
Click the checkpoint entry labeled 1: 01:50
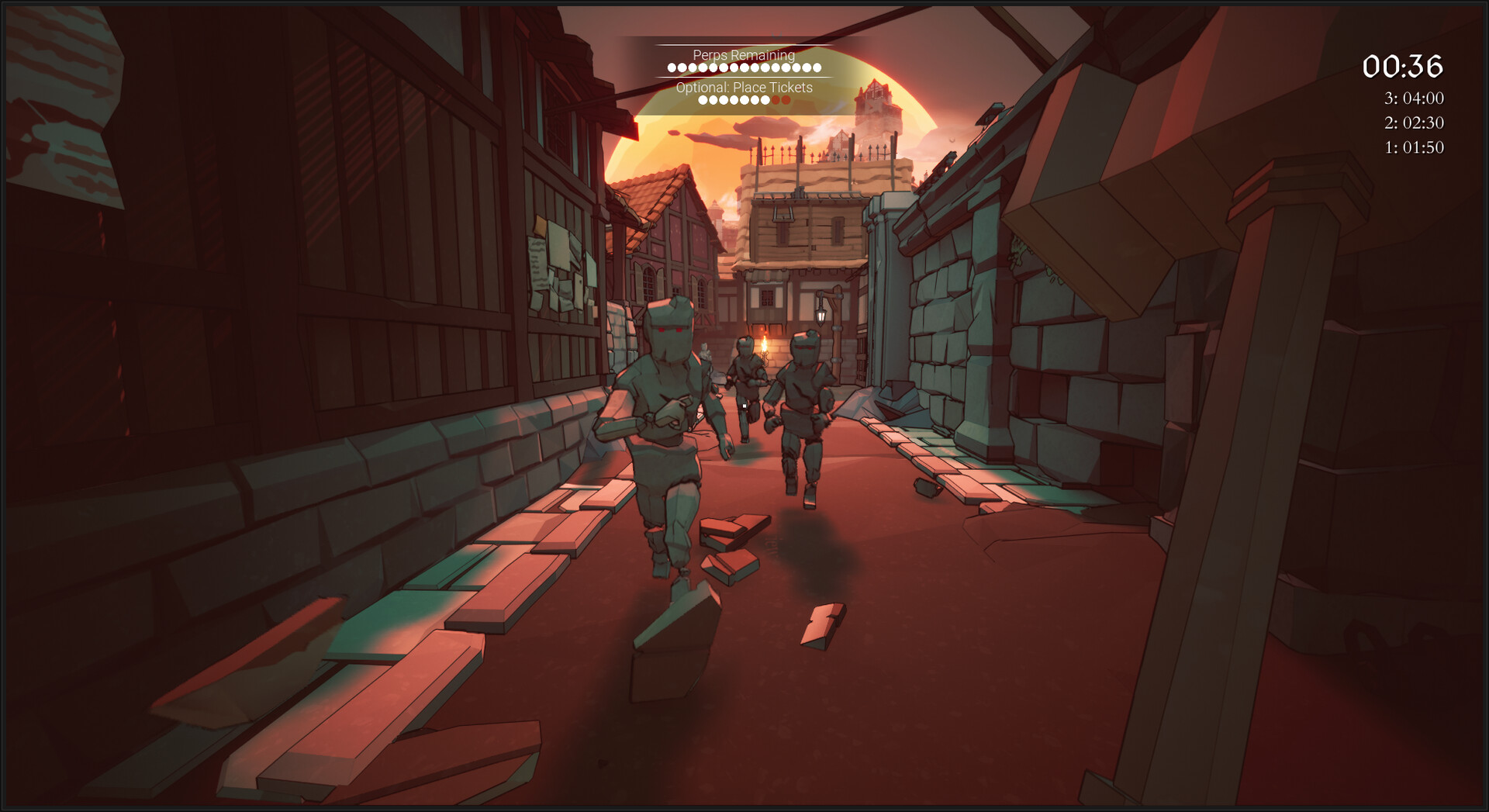pos(1413,146)
